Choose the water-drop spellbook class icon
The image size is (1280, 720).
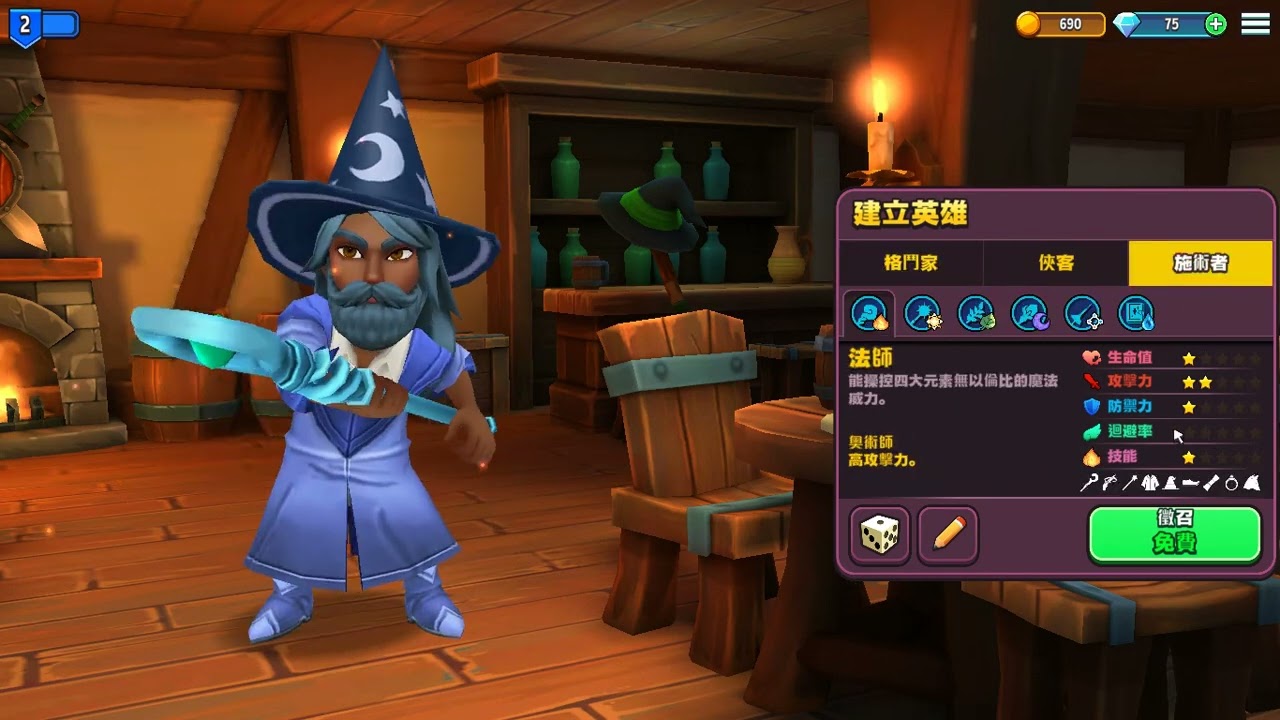(1136, 314)
